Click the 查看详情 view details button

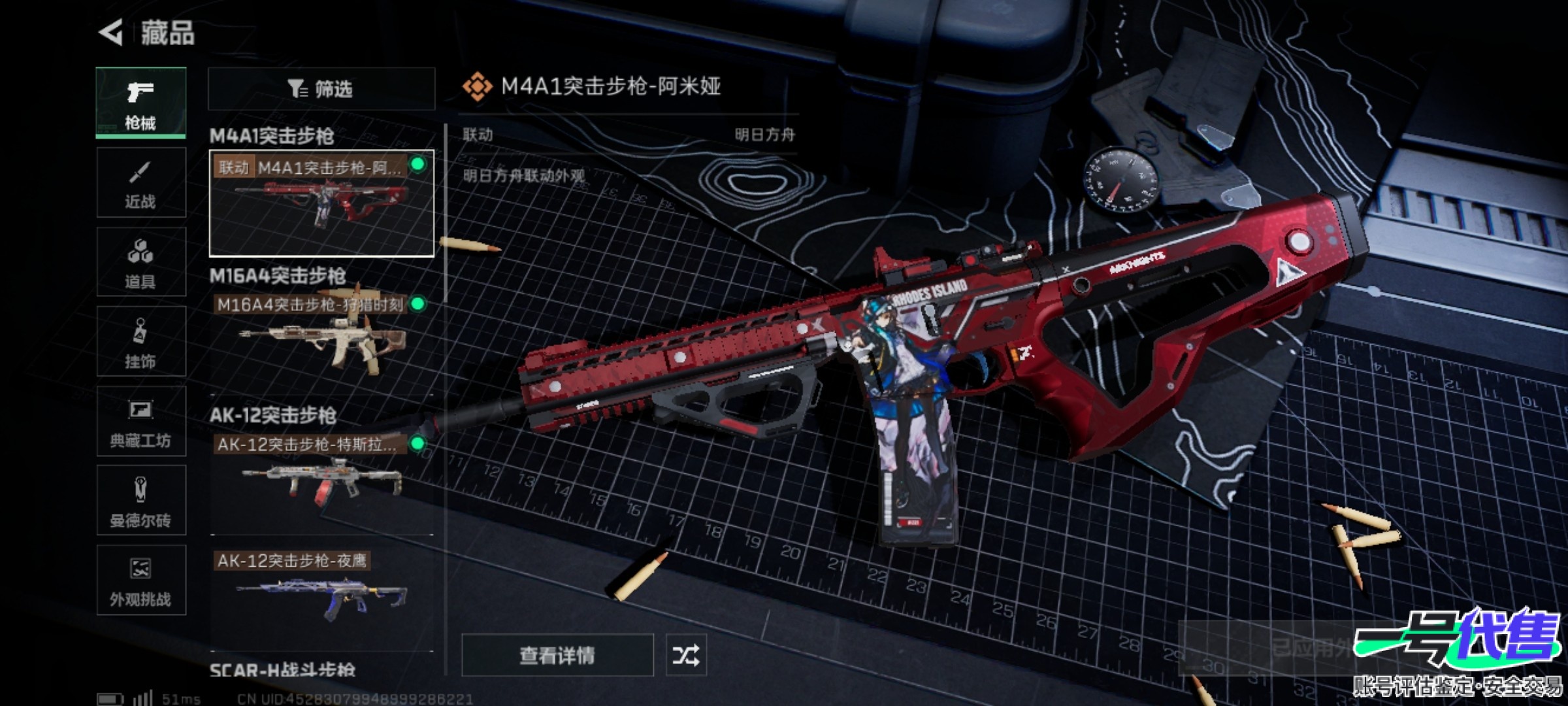557,654
